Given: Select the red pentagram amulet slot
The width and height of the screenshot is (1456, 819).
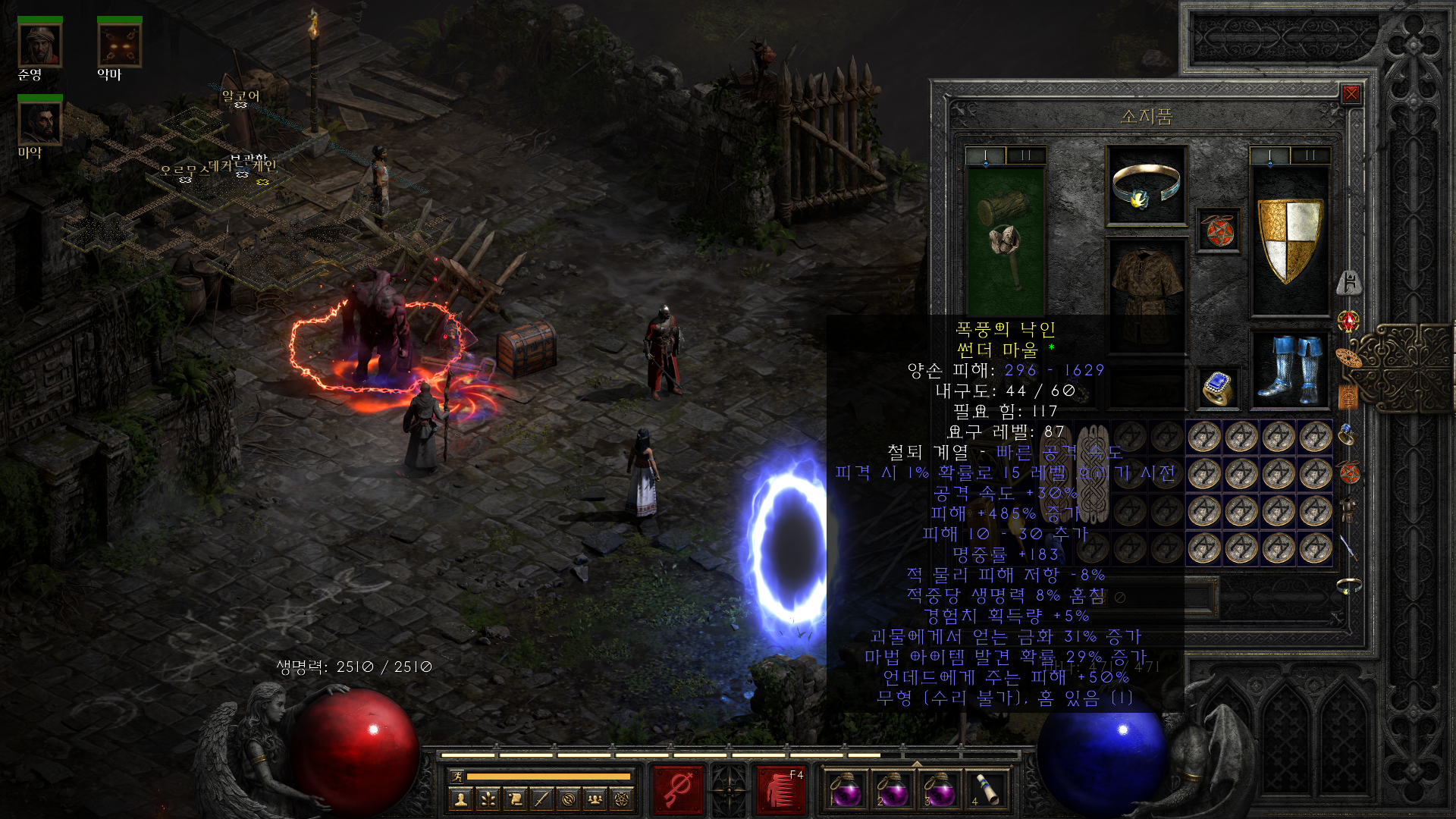Looking at the screenshot, I should click(x=1218, y=231).
